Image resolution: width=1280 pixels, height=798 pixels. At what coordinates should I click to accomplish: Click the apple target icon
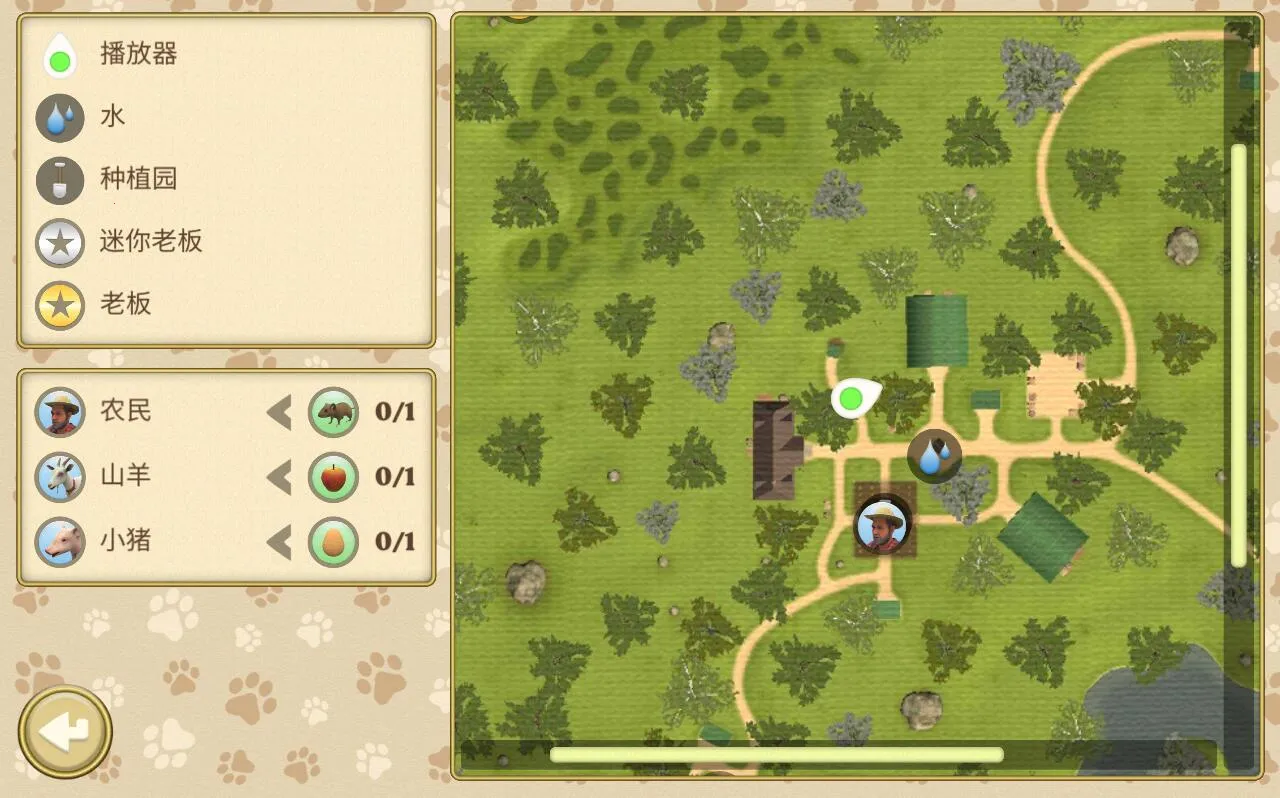coord(333,477)
